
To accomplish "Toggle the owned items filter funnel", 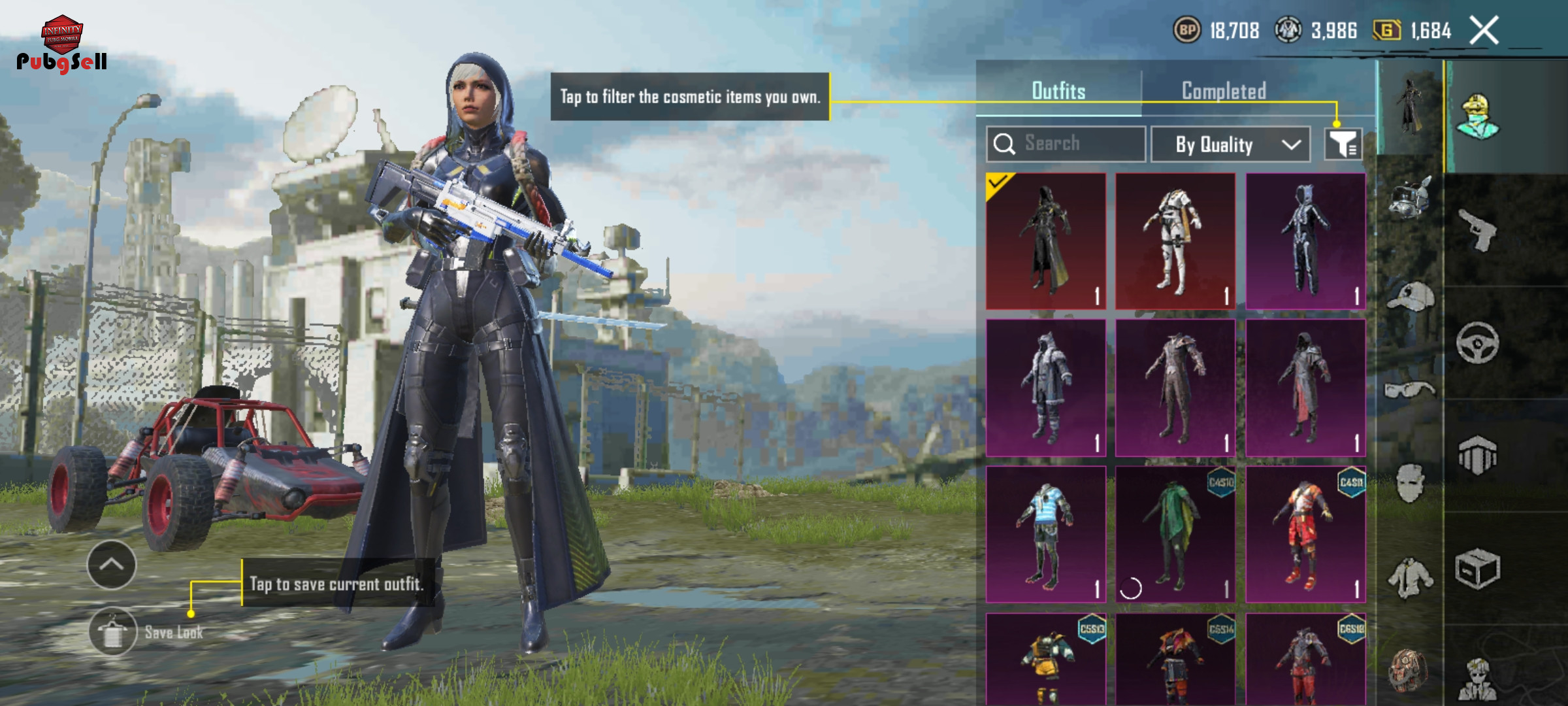I will click(x=1343, y=144).
